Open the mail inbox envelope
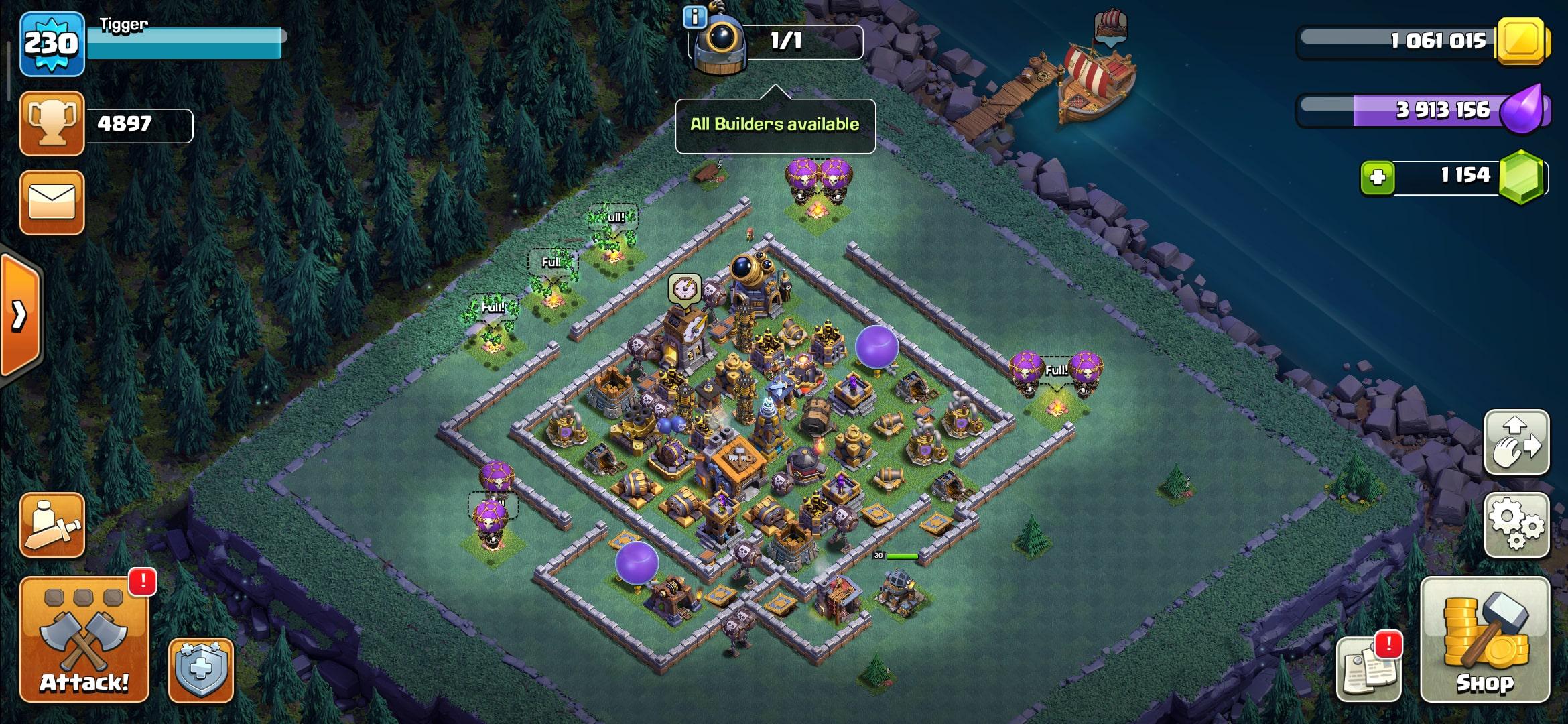The image size is (1568, 724). click(52, 202)
